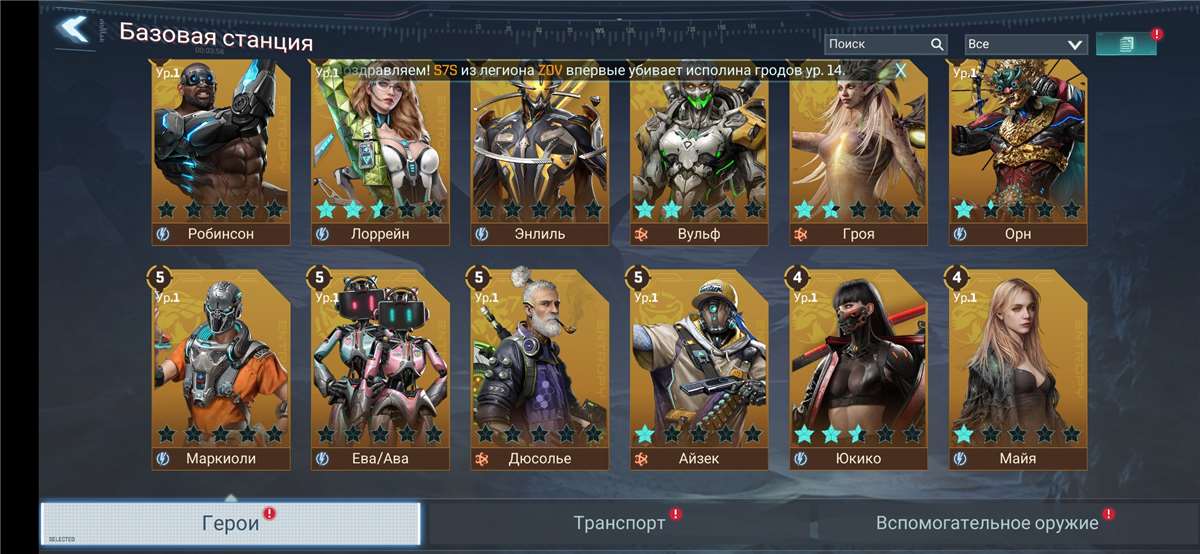Switch to the Герои tab
The height and width of the screenshot is (554, 1200).
pyautogui.click(x=231, y=523)
